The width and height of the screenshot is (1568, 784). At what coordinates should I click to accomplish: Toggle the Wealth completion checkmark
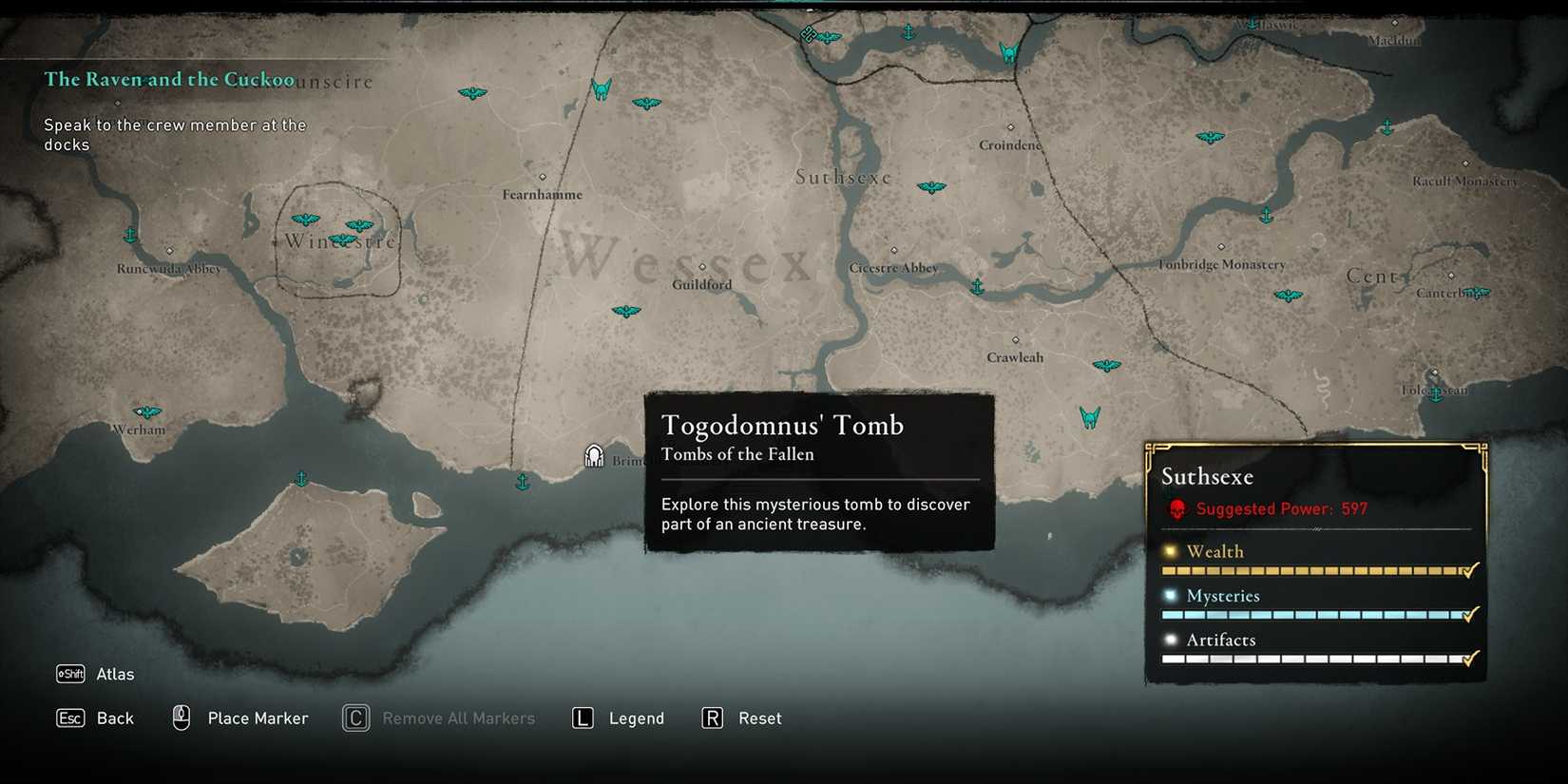click(1469, 571)
